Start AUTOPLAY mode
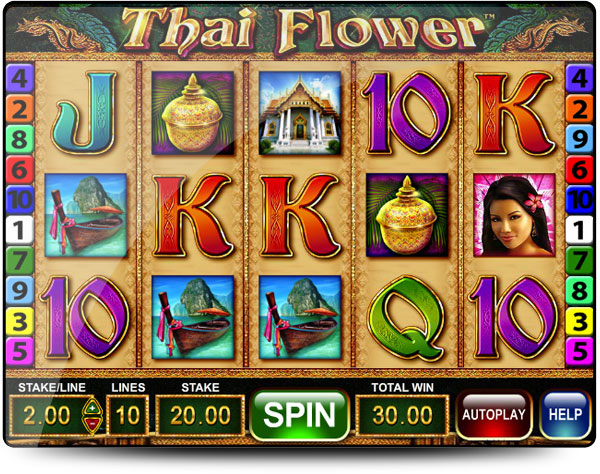 pos(494,414)
